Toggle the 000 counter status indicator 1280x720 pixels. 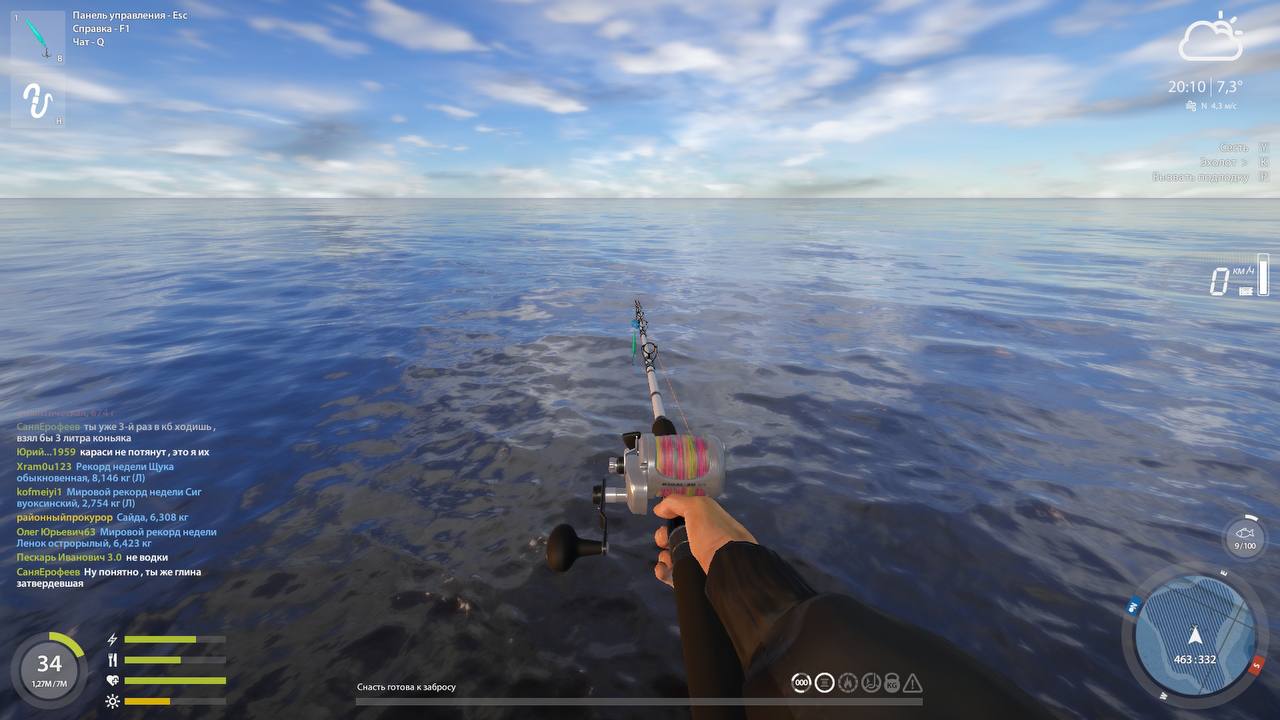[801, 684]
